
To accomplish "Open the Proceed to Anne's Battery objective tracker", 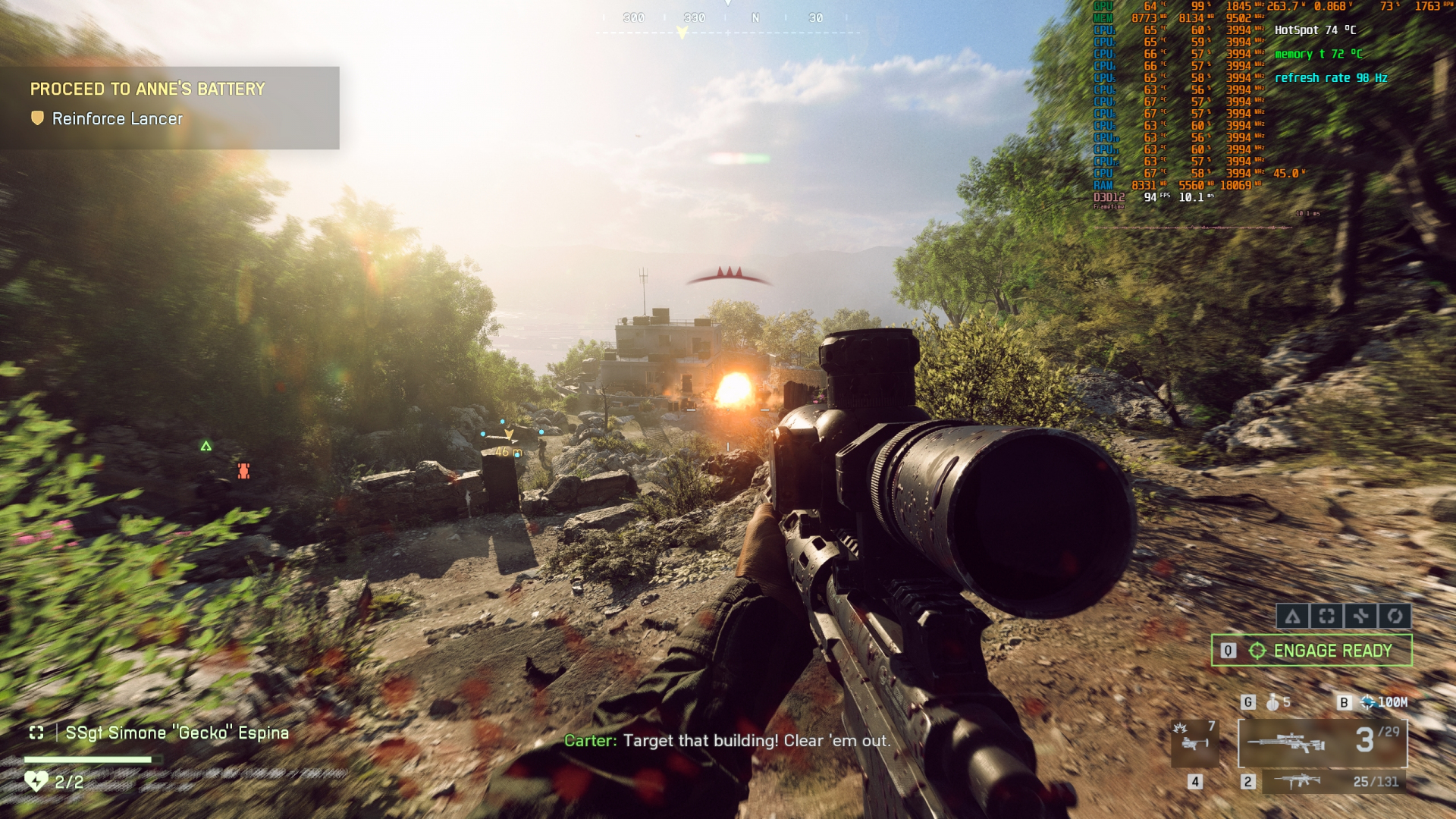I will coord(148,89).
